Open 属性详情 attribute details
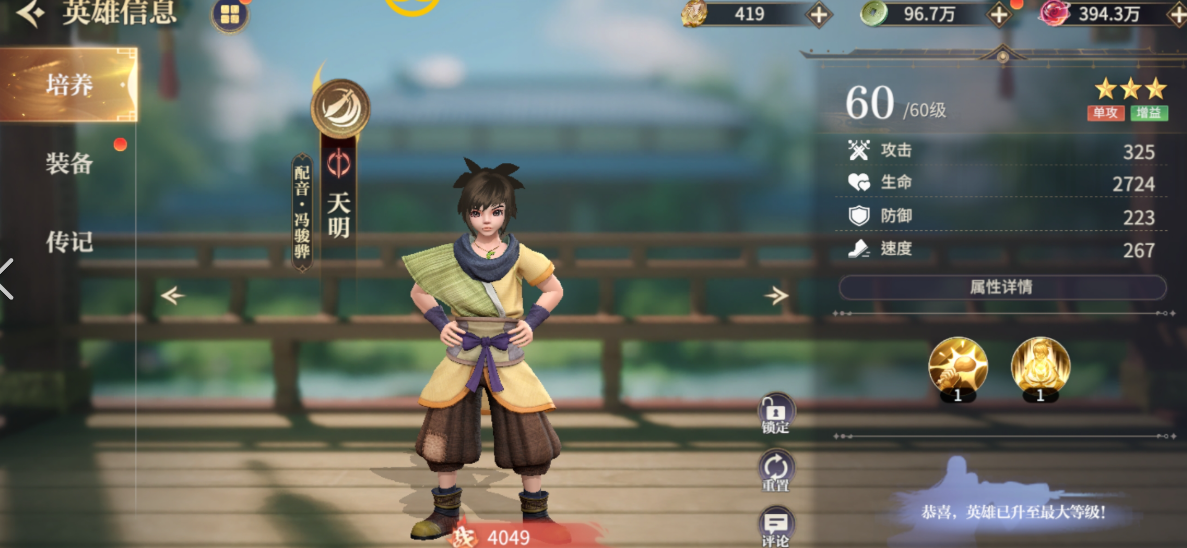The height and width of the screenshot is (548, 1187). pyautogui.click(x=1001, y=287)
